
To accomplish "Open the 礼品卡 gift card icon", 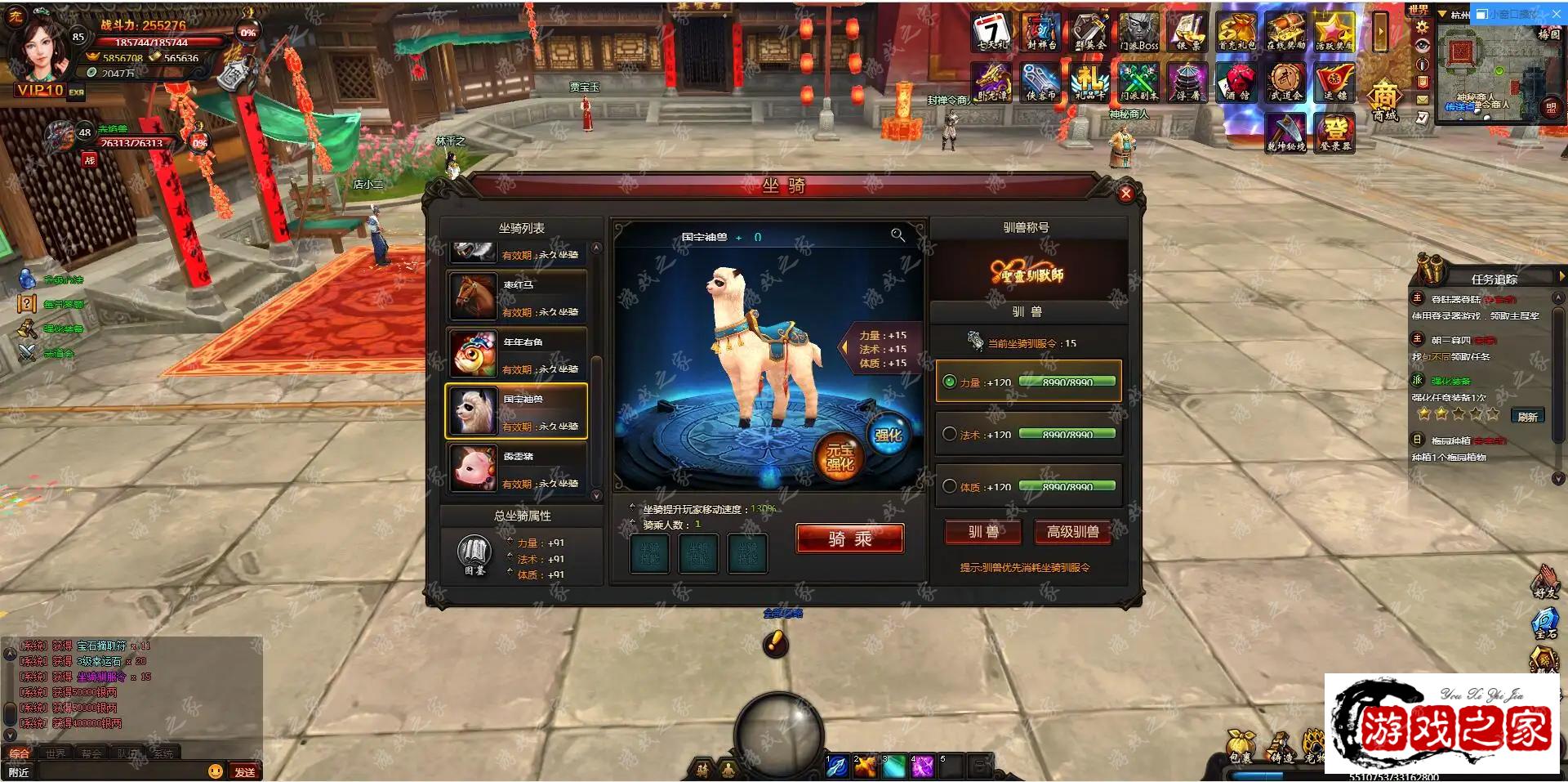I will click(1090, 82).
